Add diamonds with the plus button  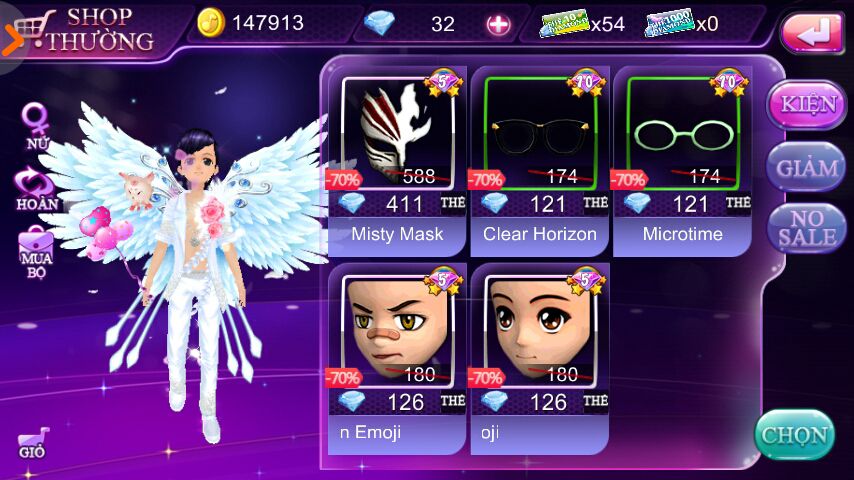click(x=498, y=24)
